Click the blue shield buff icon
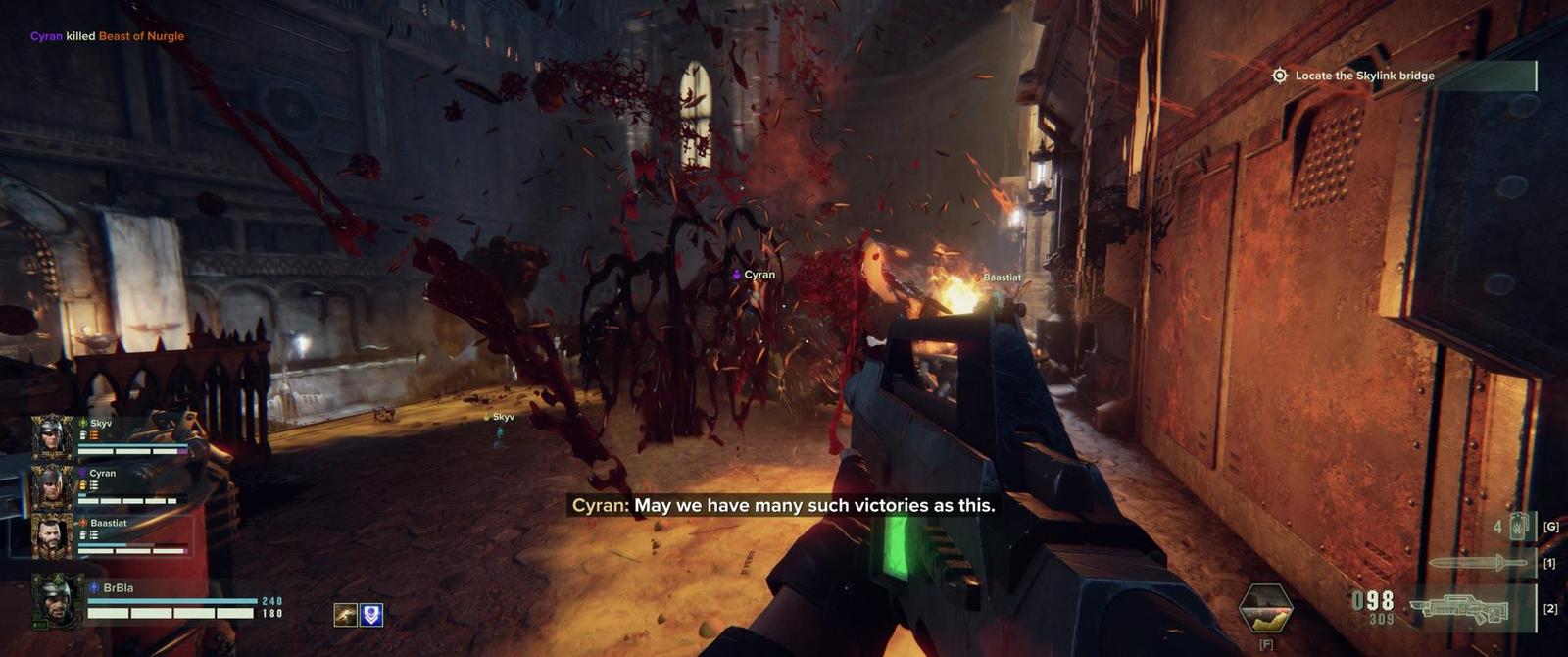 371,615
